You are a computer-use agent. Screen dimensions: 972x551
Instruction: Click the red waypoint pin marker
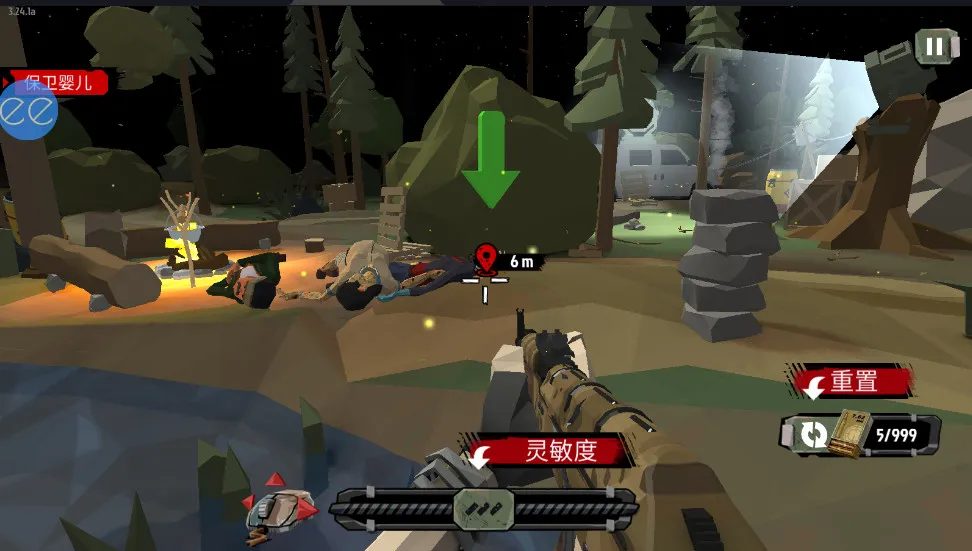[x=487, y=258]
